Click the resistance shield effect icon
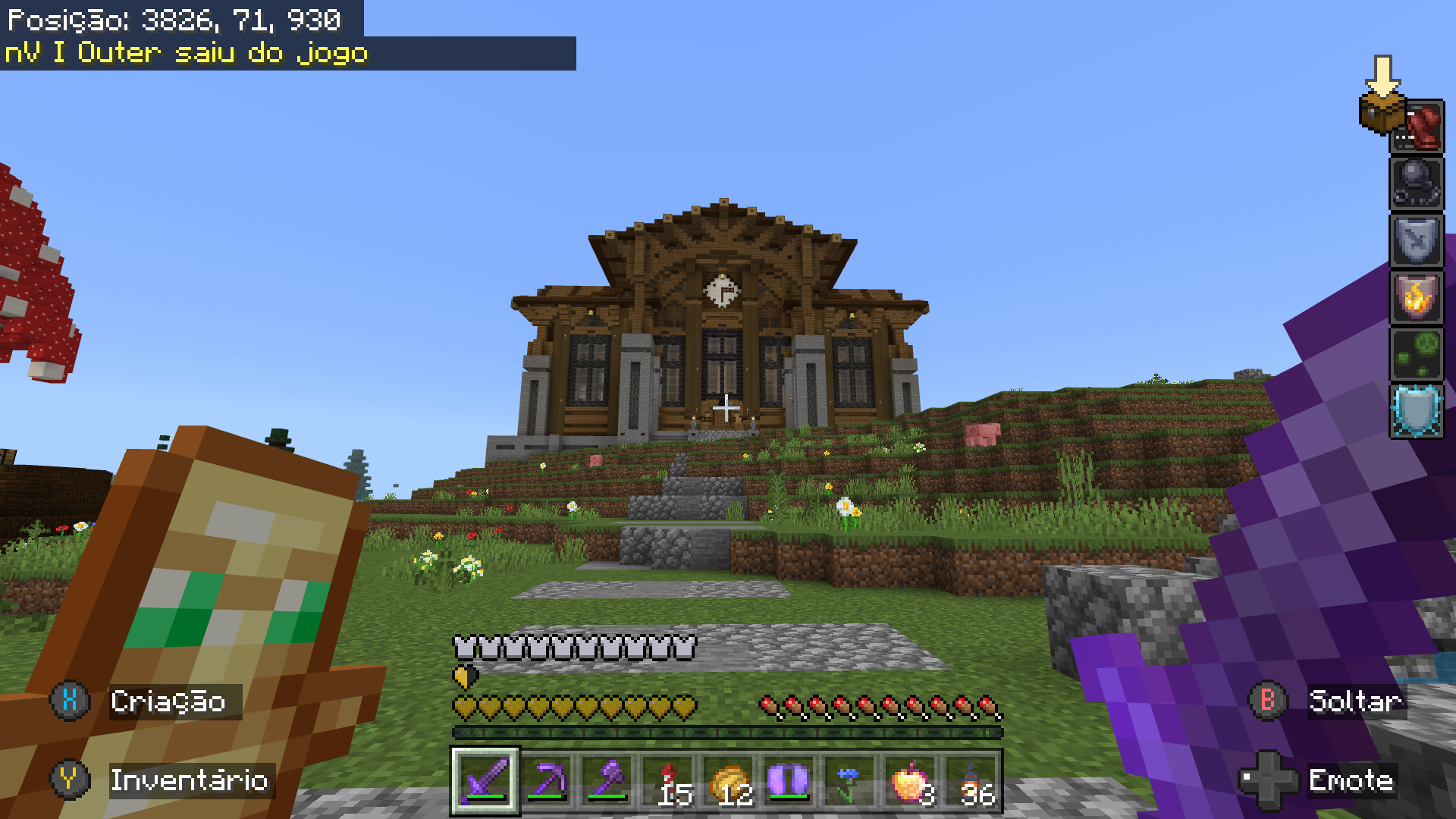1456x819 pixels. click(1416, 241)
